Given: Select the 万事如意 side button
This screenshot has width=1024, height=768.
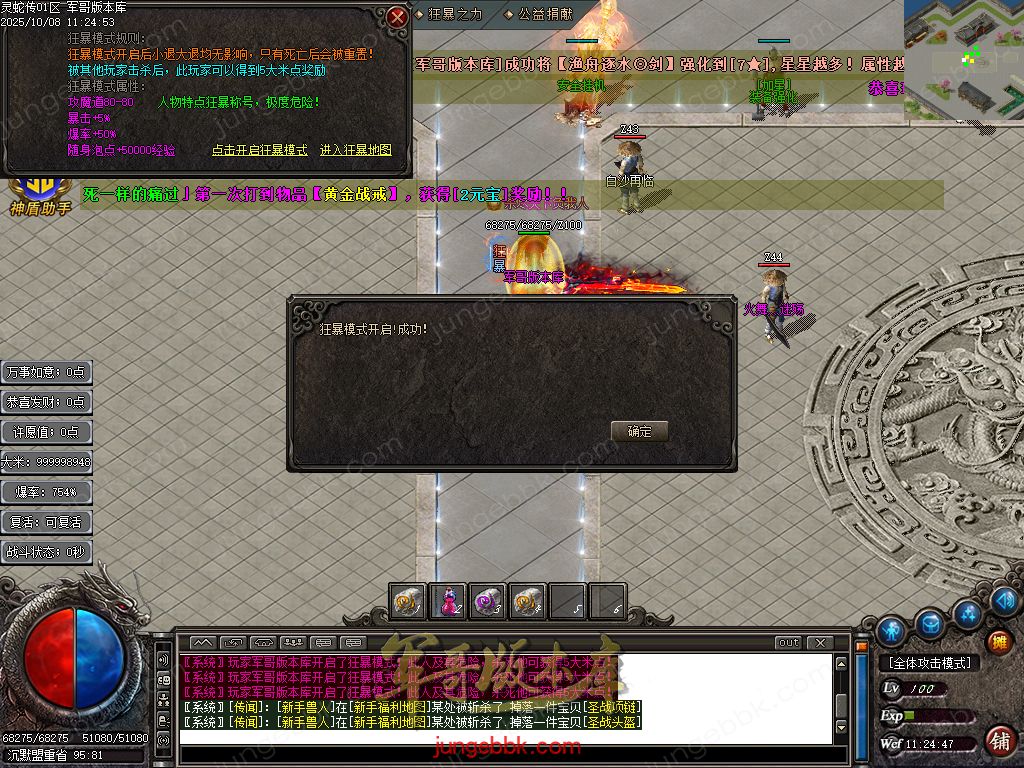Looking at the screenshot, I should [x=46, y=372].
